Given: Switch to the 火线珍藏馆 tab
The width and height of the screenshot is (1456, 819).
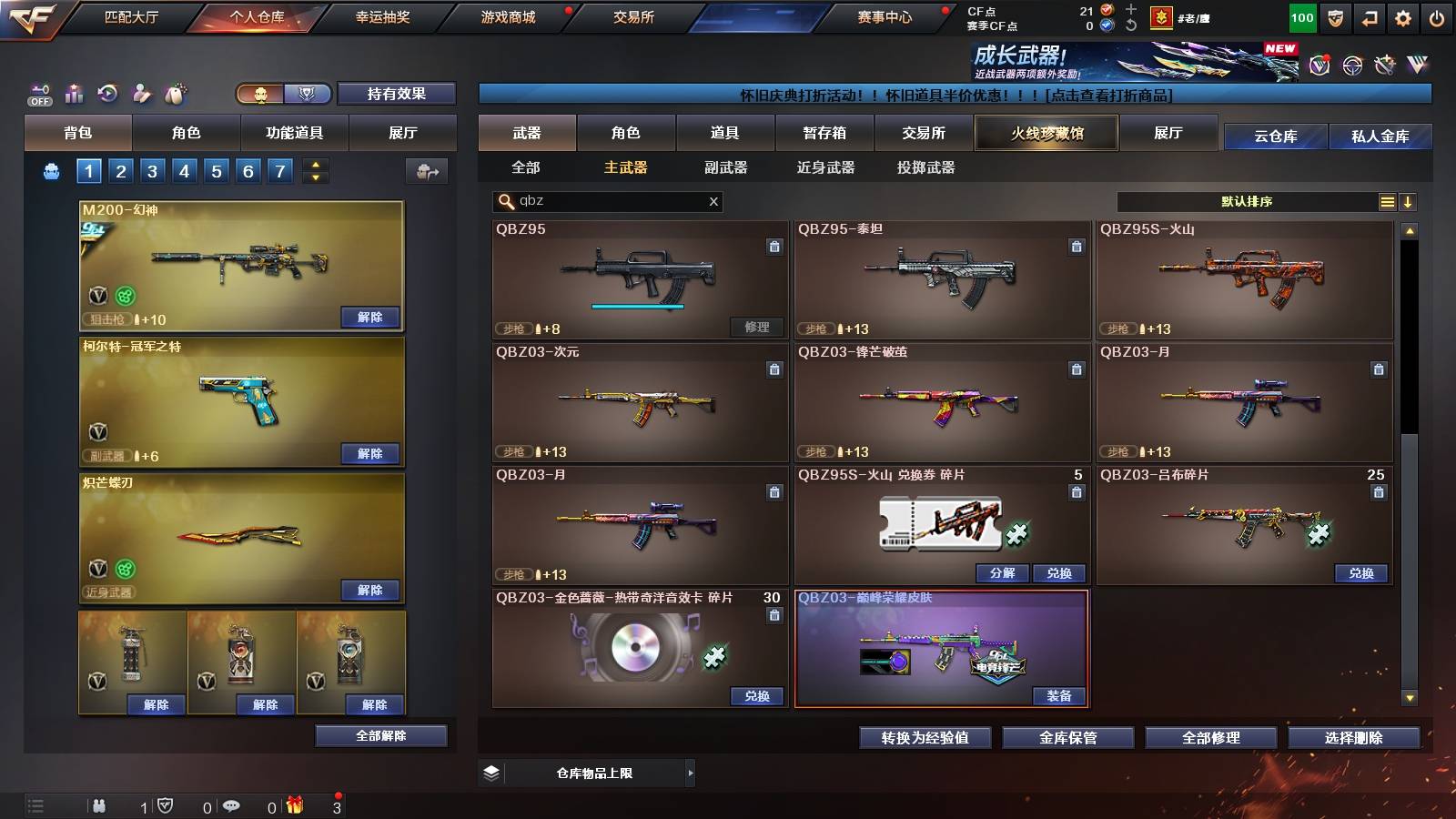Looking at the screenshot, I should [x=1046, y=133].
